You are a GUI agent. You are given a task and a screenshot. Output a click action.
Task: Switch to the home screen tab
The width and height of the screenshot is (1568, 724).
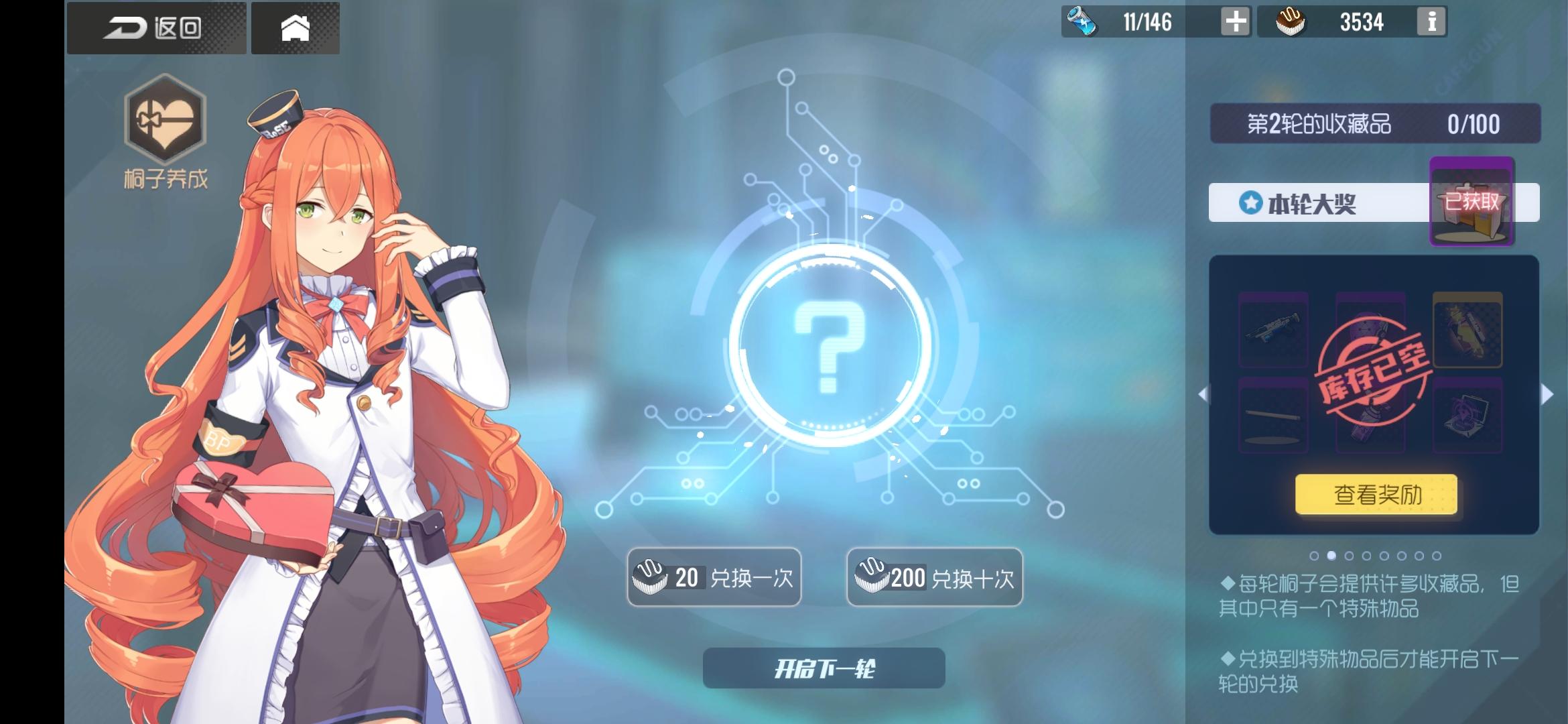pos(295,27)
